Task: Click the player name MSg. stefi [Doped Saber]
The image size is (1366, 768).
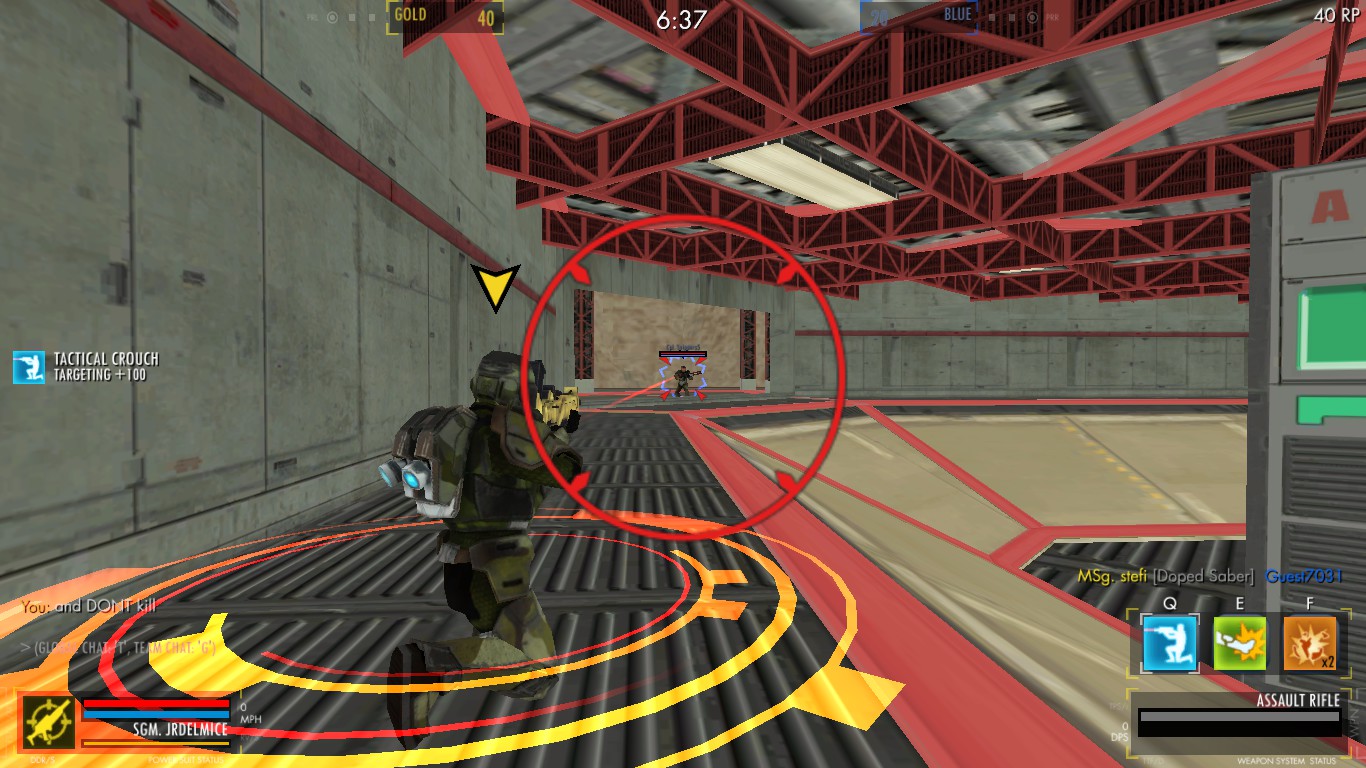Action: click(1166, 575)
